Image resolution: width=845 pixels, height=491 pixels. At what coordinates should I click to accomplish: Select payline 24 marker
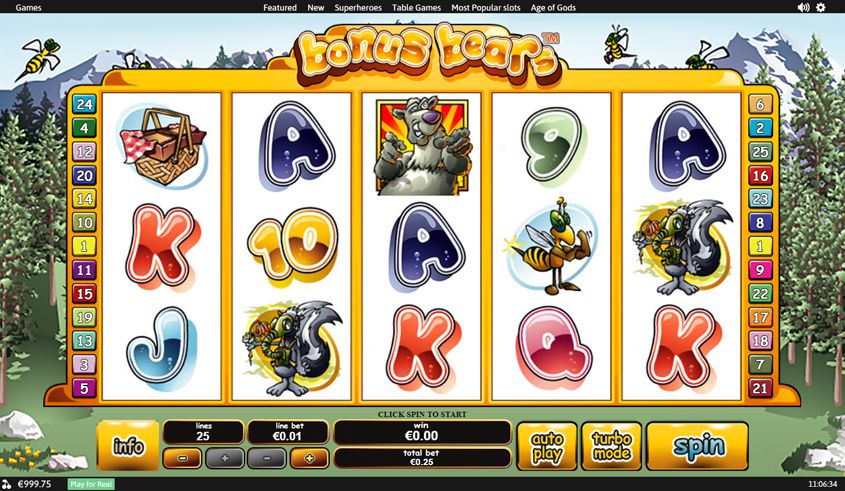(x=84, y=104)
